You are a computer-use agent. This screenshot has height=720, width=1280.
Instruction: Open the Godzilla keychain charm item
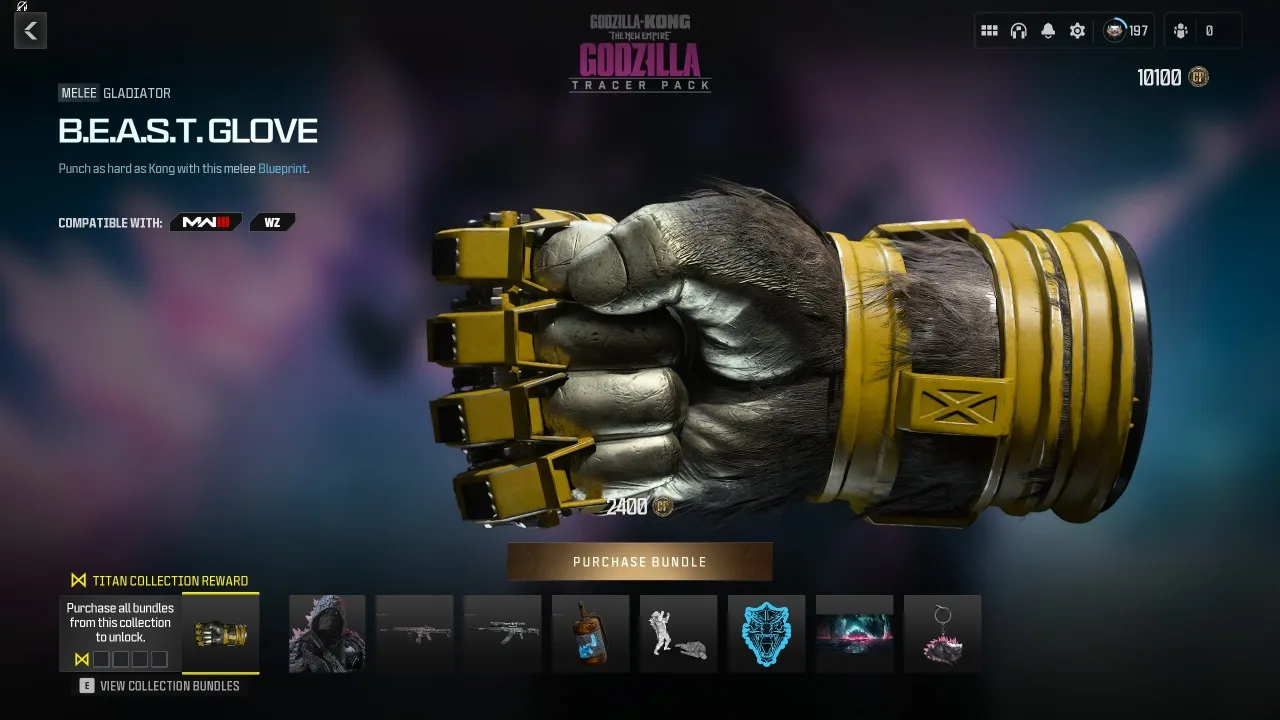tap(942, 633)
